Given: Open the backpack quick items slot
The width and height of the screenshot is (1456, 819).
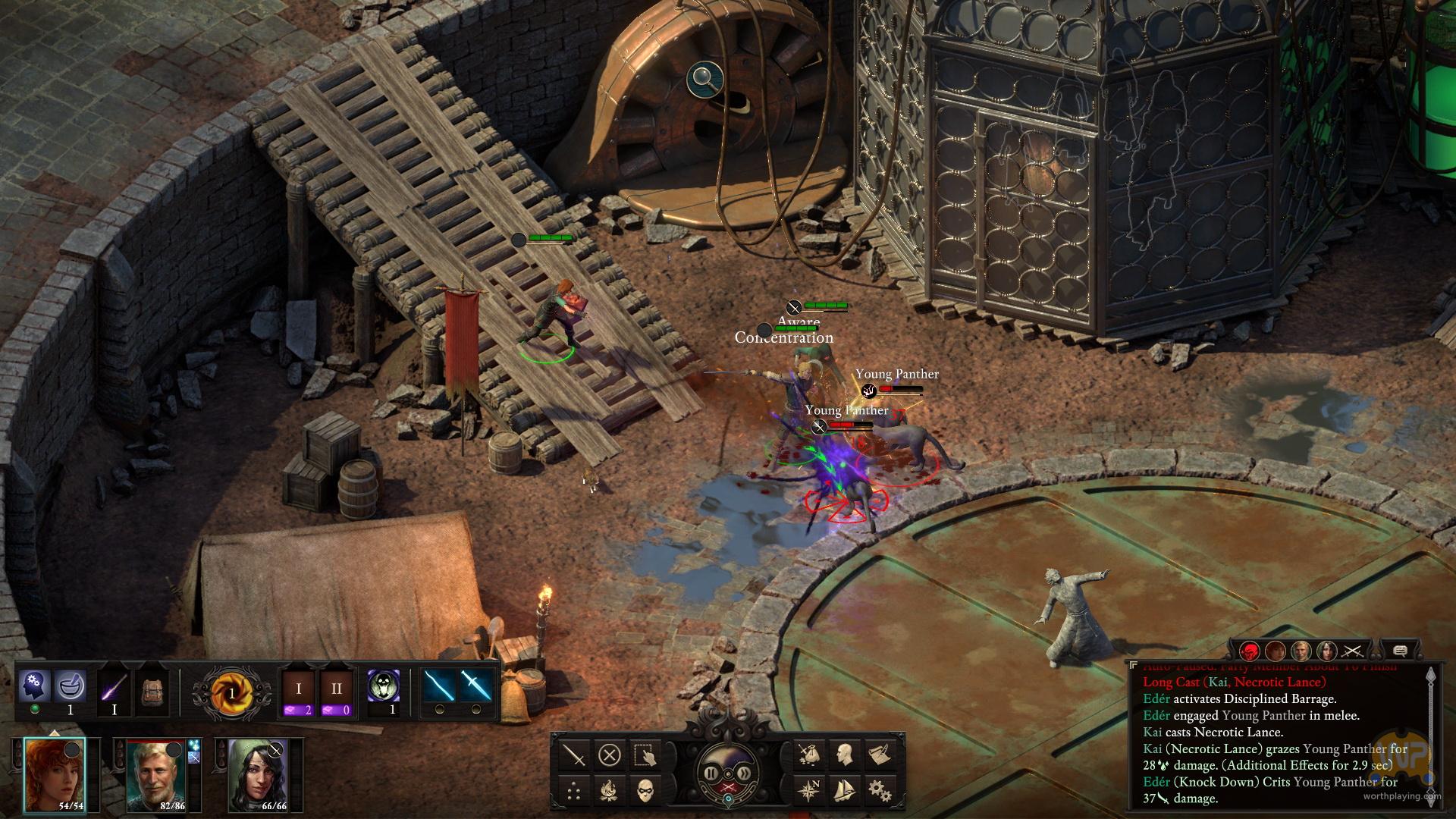Looking at the screenshot, I should coord(153,692).
